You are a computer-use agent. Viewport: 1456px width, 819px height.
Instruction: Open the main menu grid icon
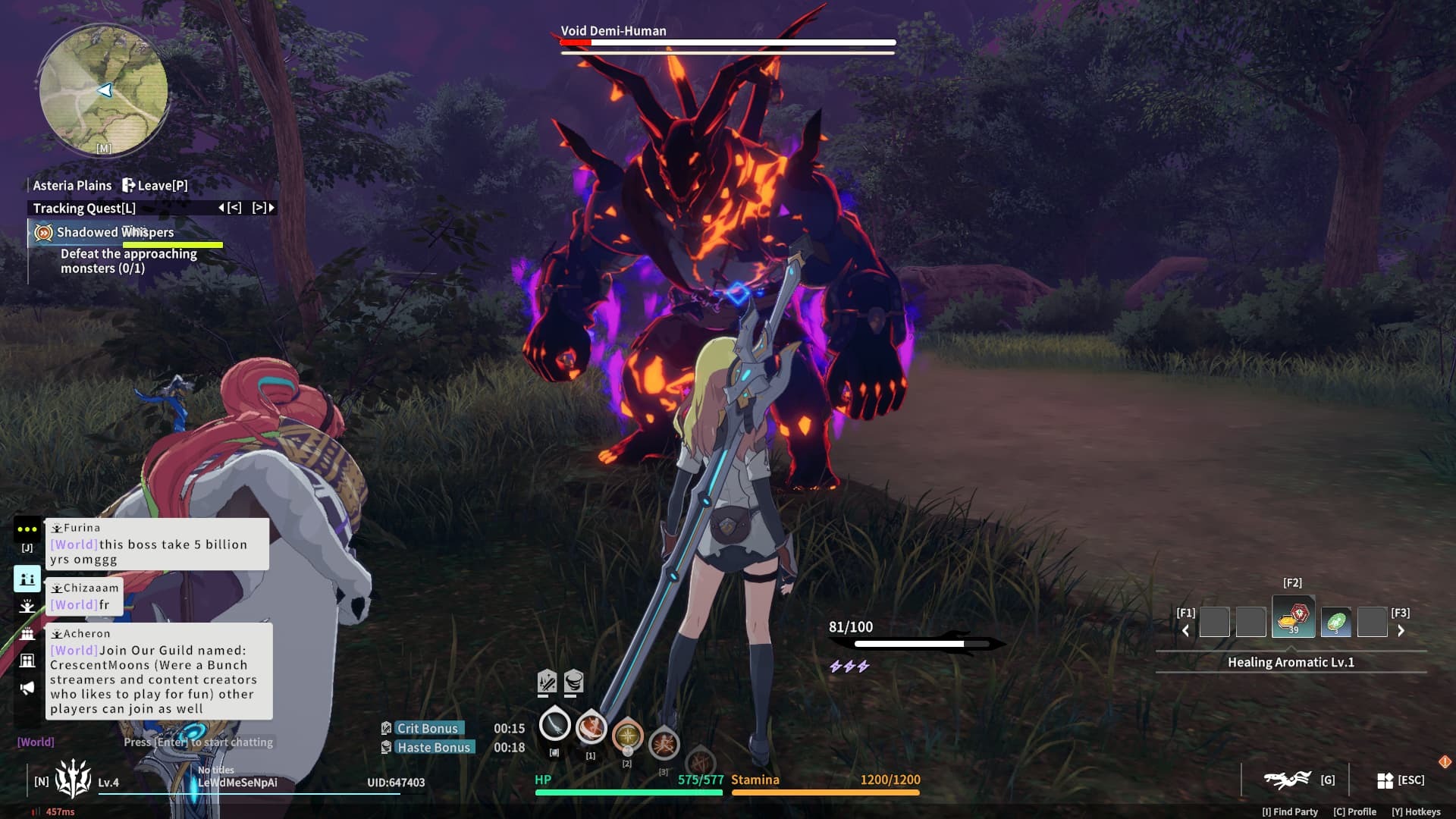tap(1385, 780)
